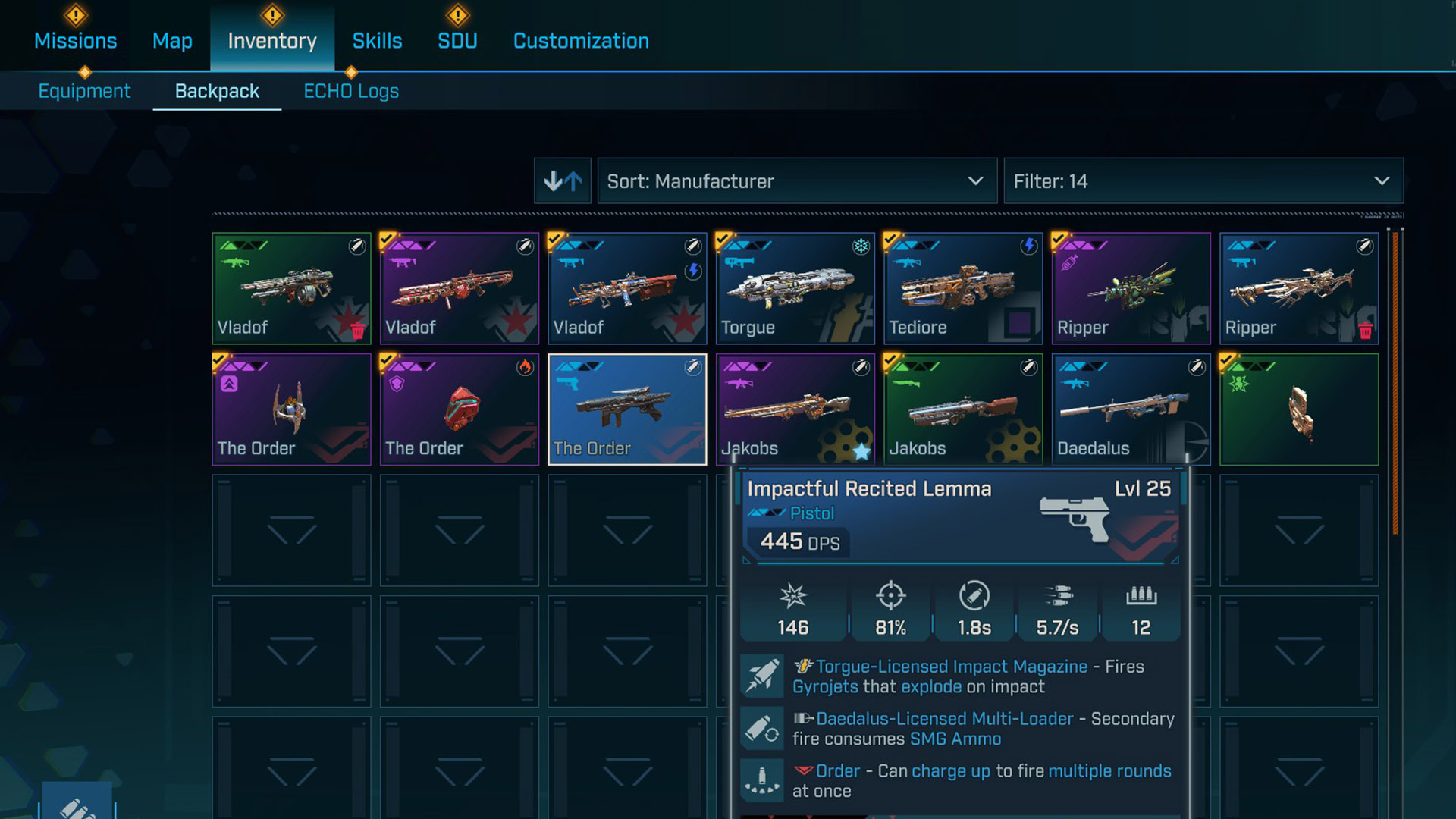Choose the purple Vladof weapon slot
Screen dimensions: 1456x819
point(459,288)
